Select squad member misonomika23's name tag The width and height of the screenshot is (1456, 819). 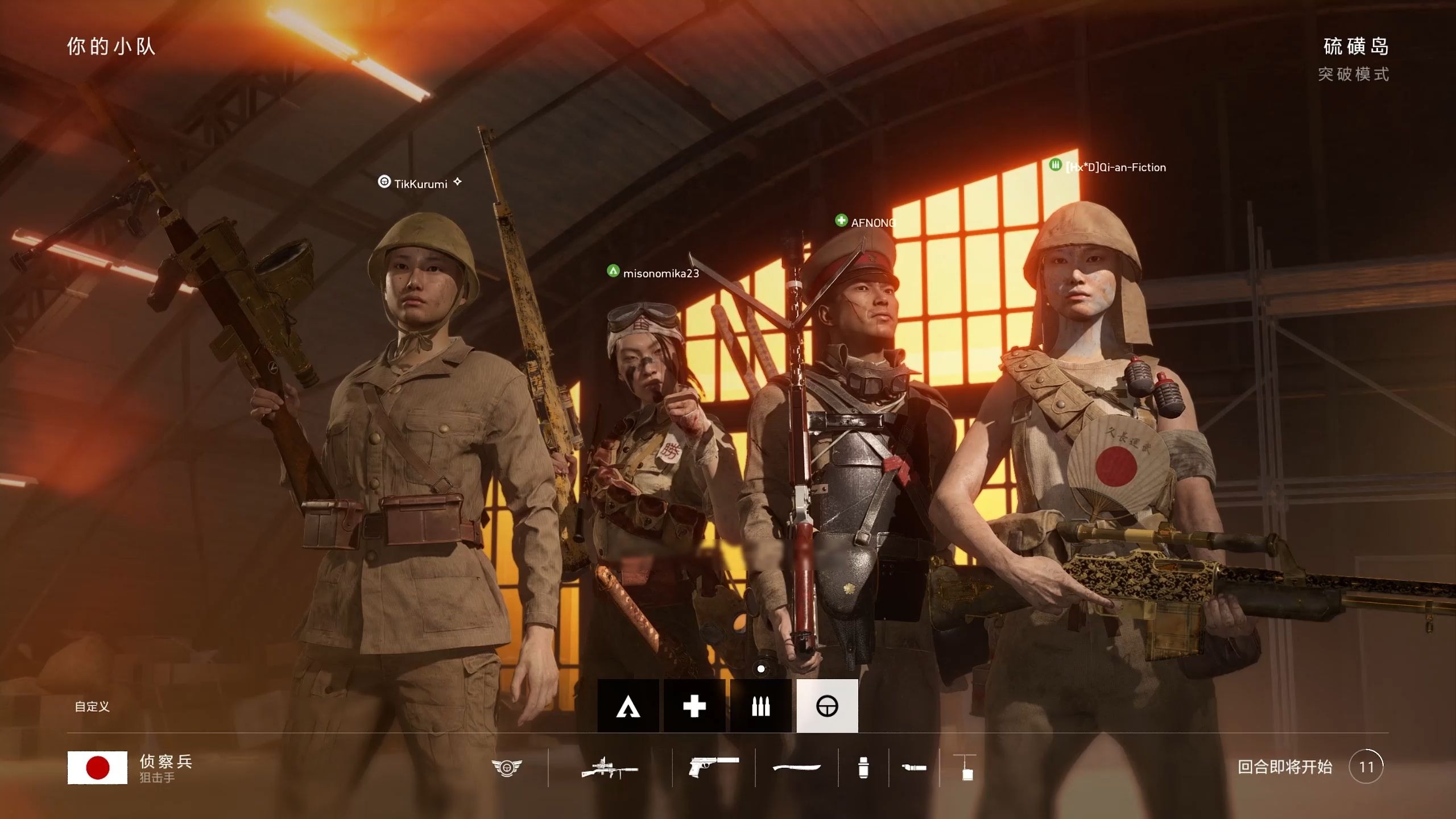coord(660,273)
